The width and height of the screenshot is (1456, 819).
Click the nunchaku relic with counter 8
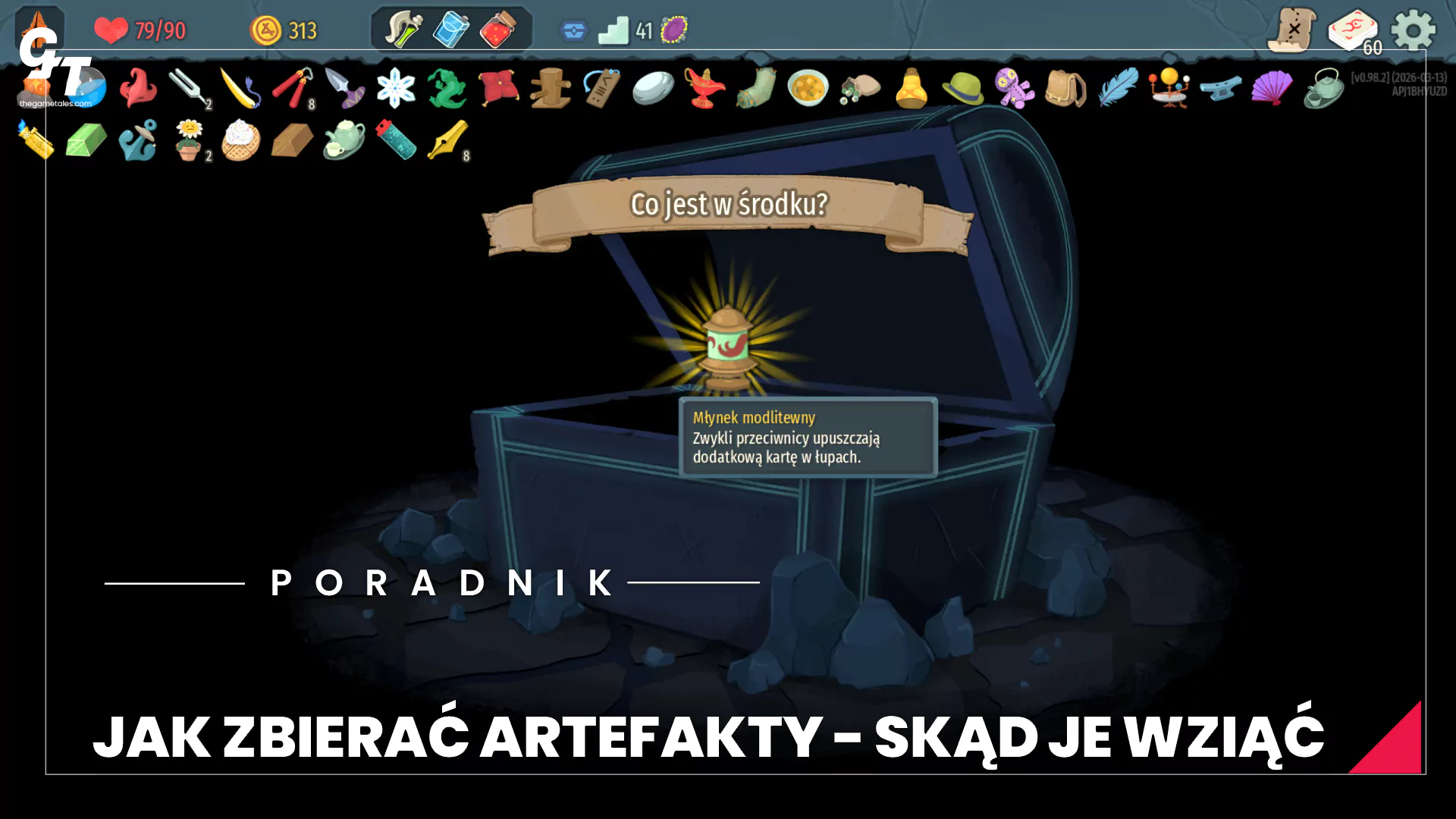293,89
